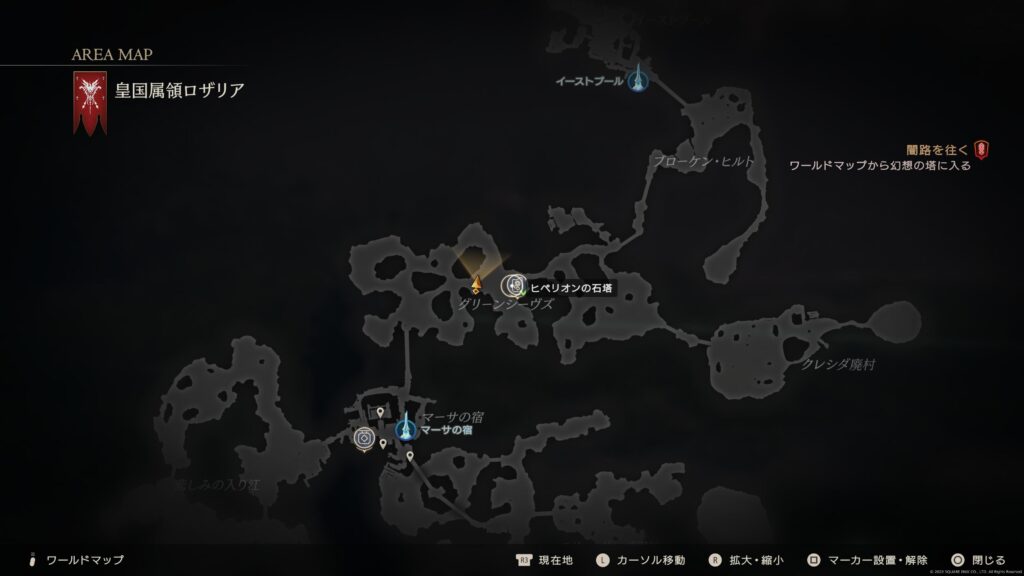Select the round square-symbol marker near マーサの宿
Viewport: 1024px width, 576px height.
coord(365,437)
